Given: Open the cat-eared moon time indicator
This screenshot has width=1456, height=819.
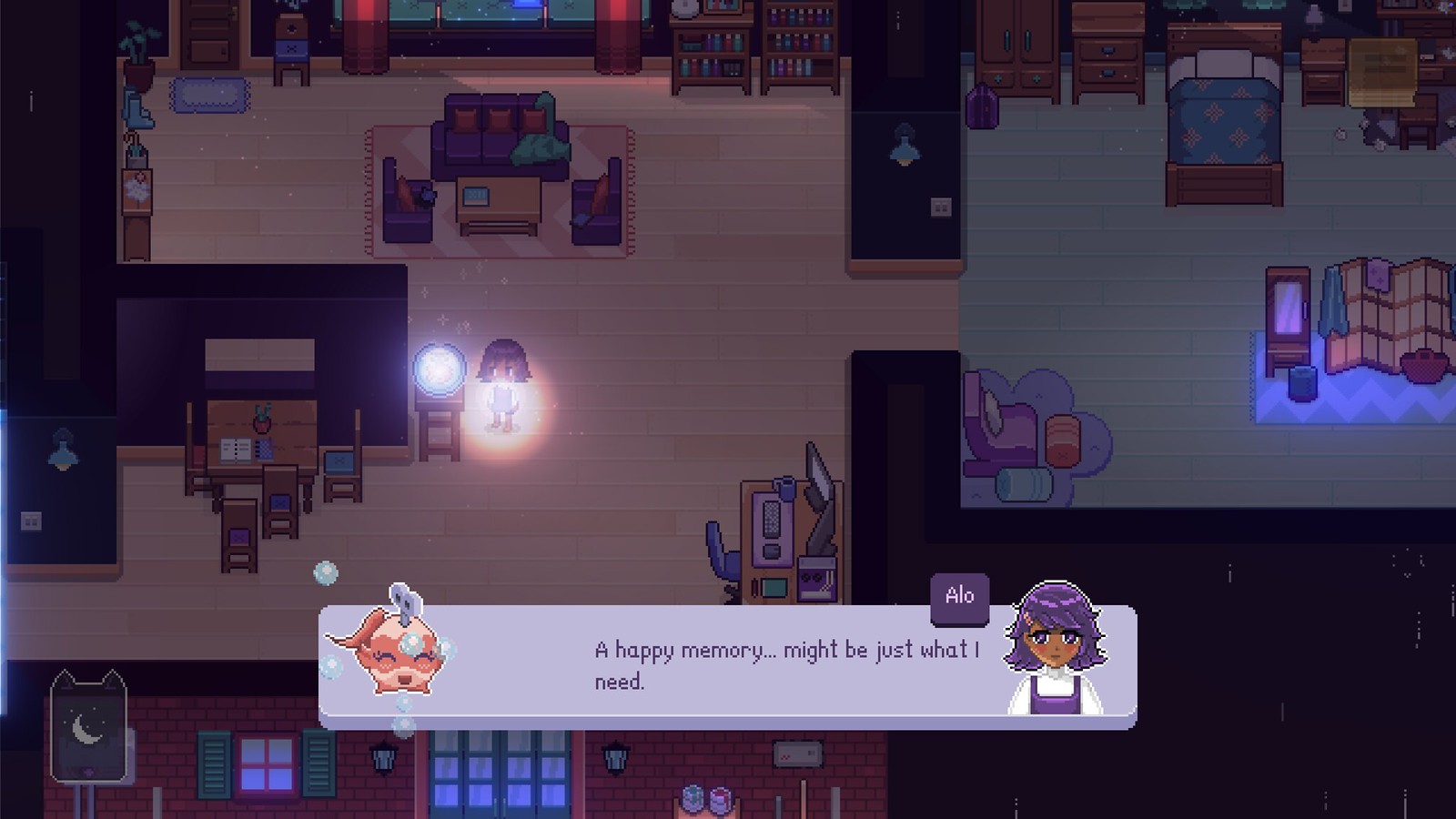Looking at the screenshot, I should 88,726.
